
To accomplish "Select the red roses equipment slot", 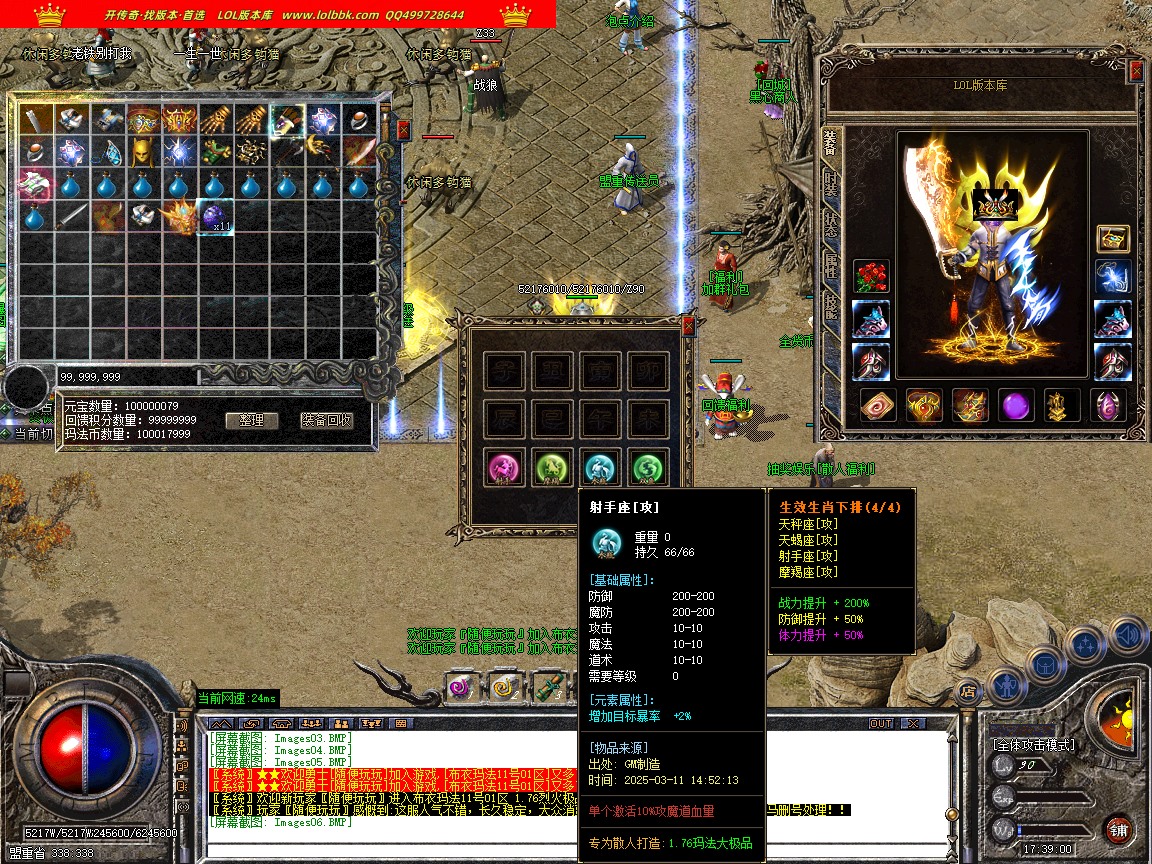I will [x=870, y=277].
